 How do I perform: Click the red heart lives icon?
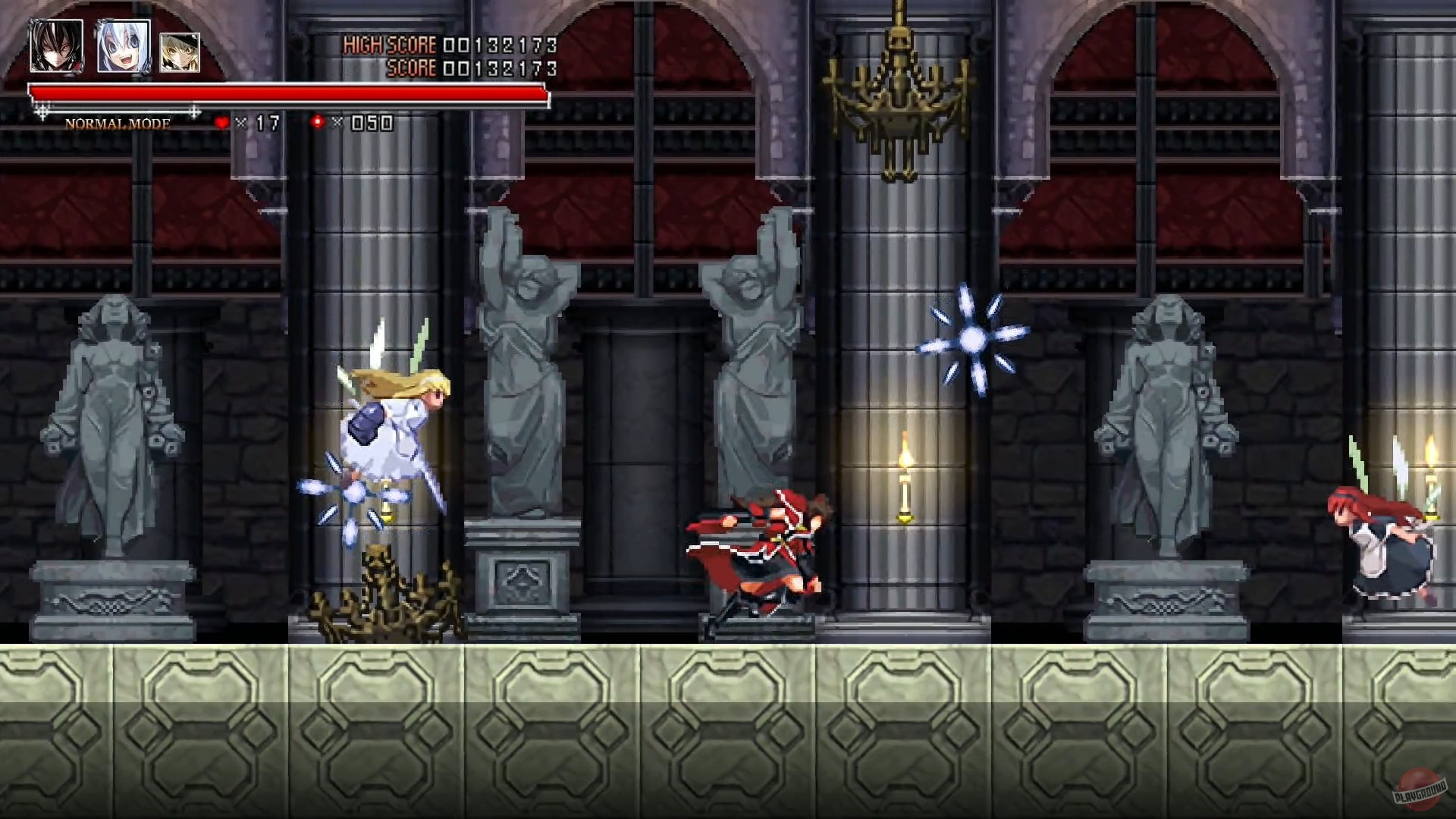coord(221,120)
